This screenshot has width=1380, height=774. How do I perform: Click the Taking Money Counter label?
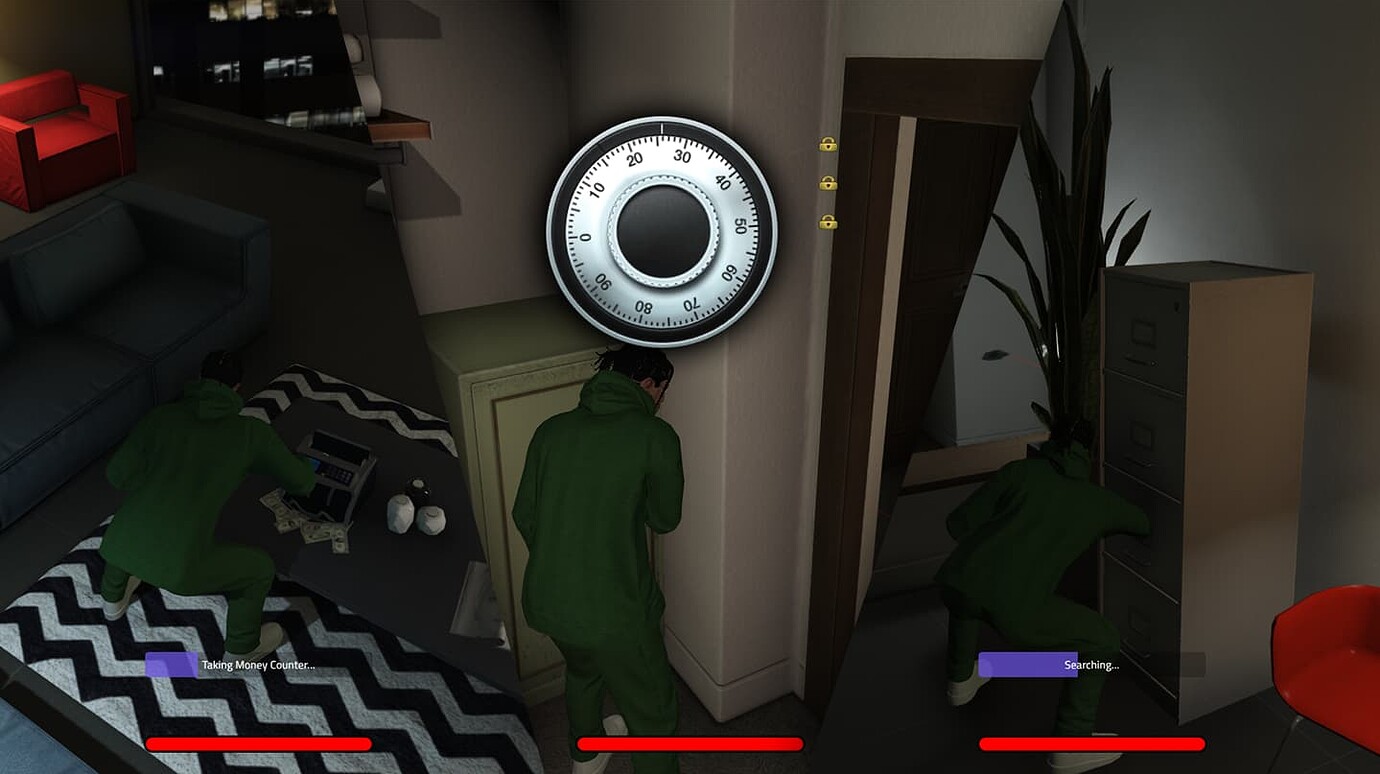click(x=258, y=664)
